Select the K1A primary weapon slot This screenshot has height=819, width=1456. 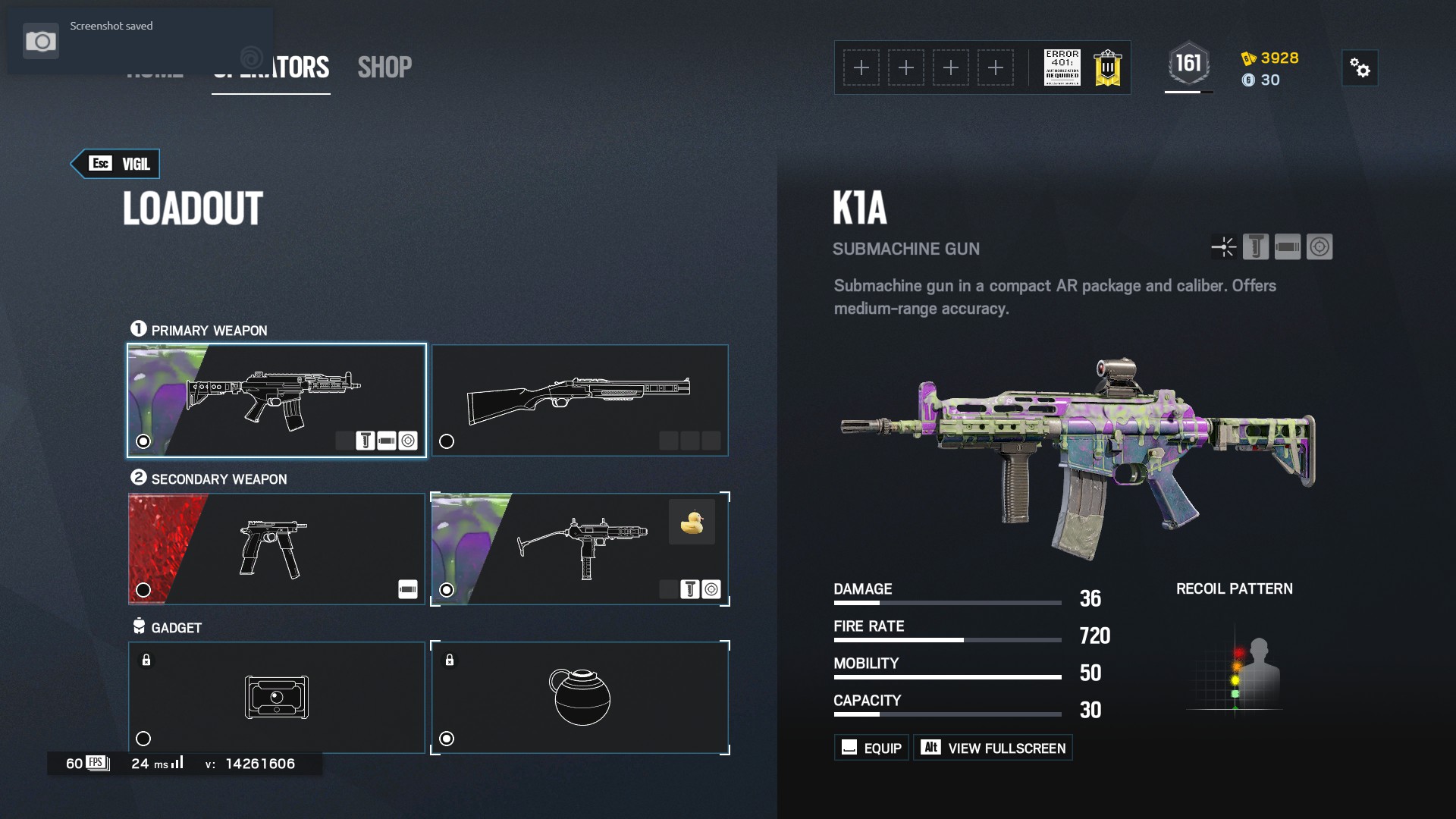277,400
